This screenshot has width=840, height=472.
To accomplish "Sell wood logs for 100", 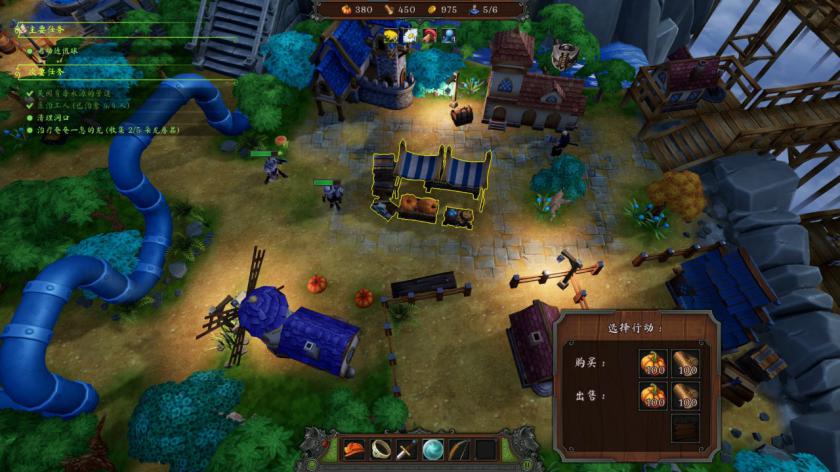I will click(685, 397).
